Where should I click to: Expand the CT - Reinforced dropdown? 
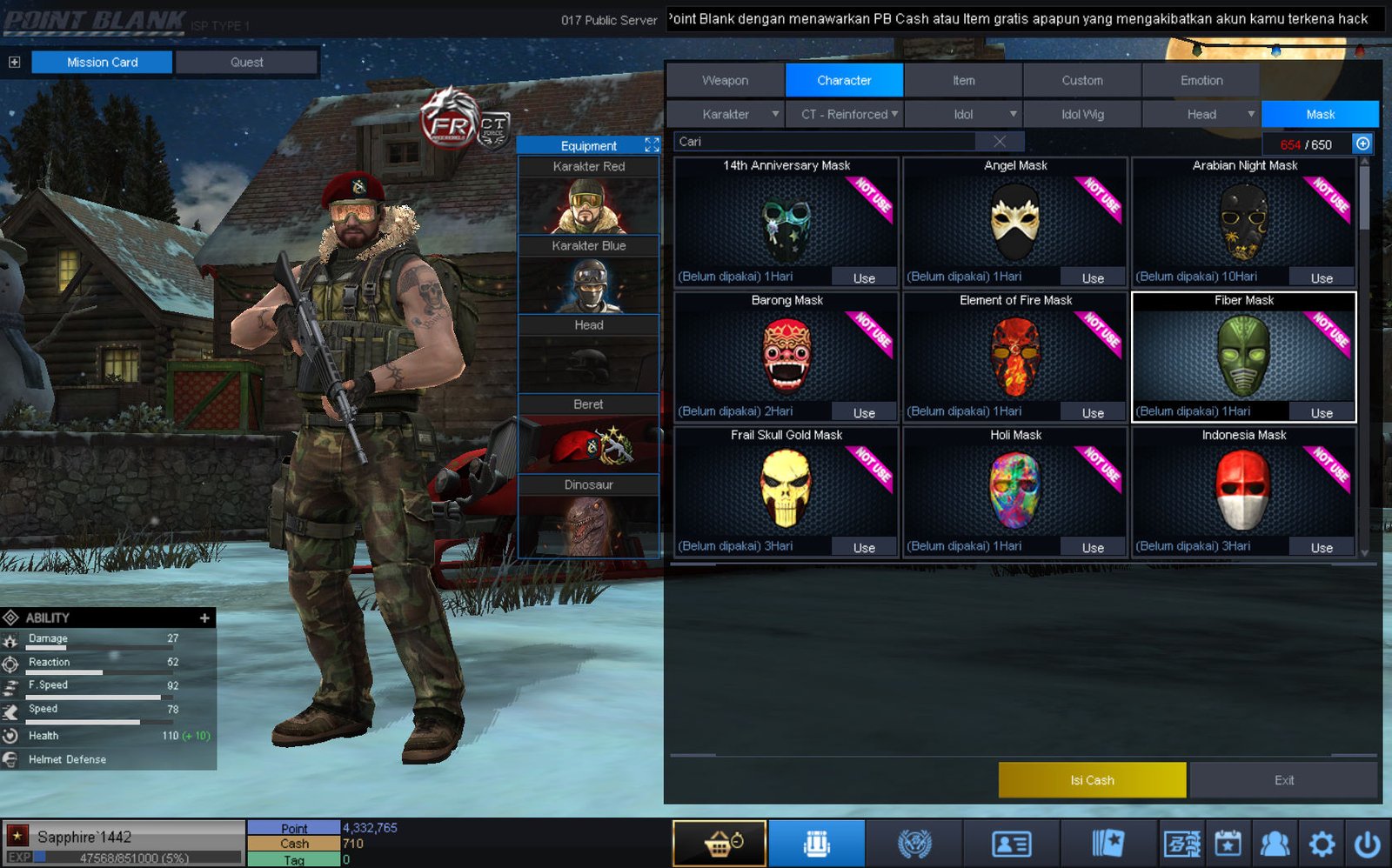pos(845,114)
